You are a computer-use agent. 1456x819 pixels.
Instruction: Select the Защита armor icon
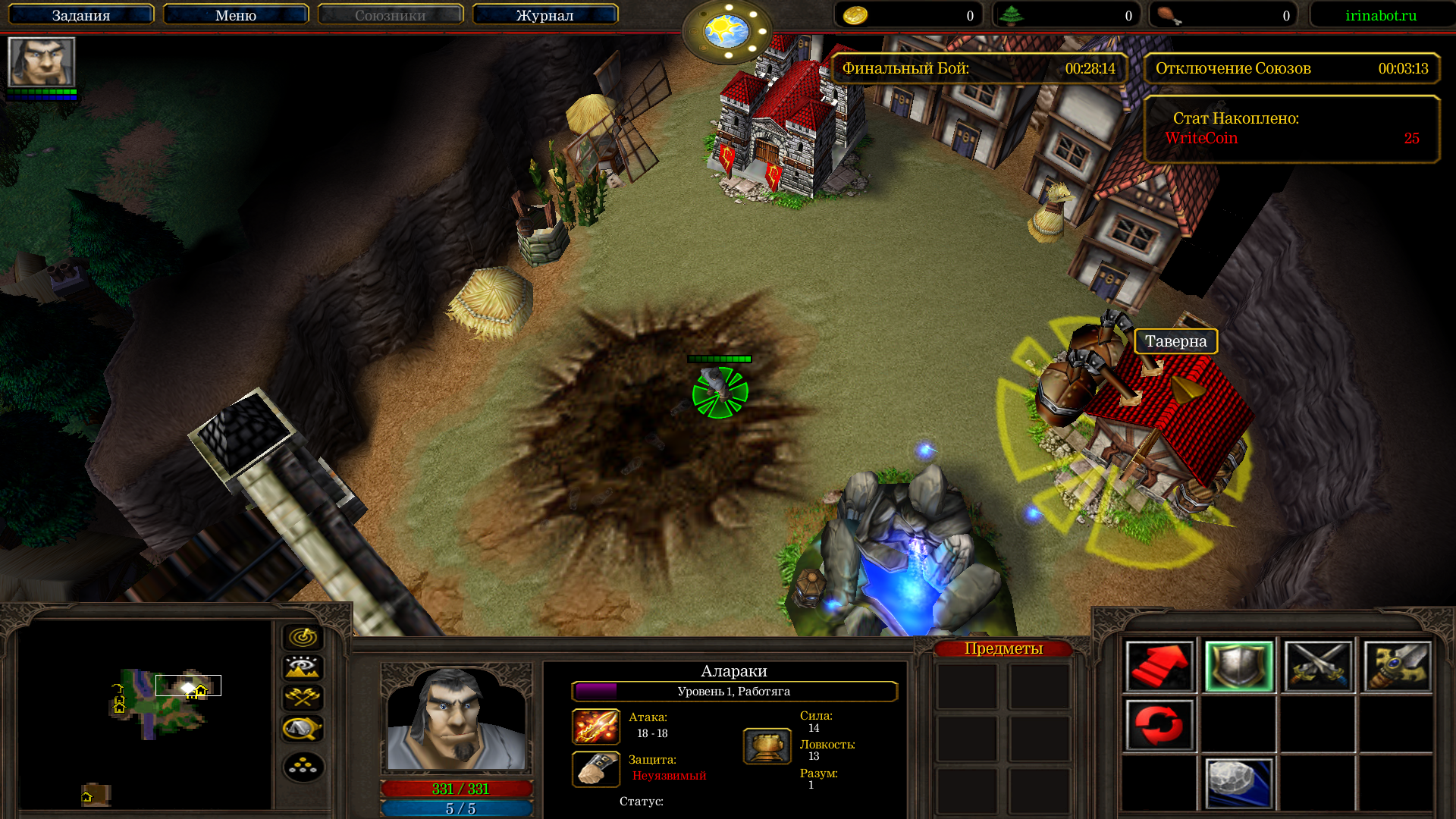596,769
